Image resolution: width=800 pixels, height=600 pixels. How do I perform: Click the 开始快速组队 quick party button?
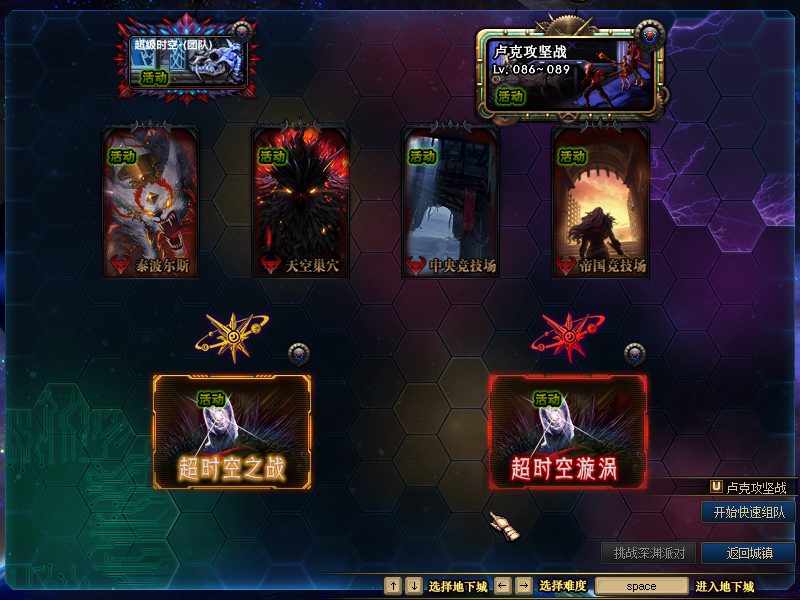coord(748,512)
